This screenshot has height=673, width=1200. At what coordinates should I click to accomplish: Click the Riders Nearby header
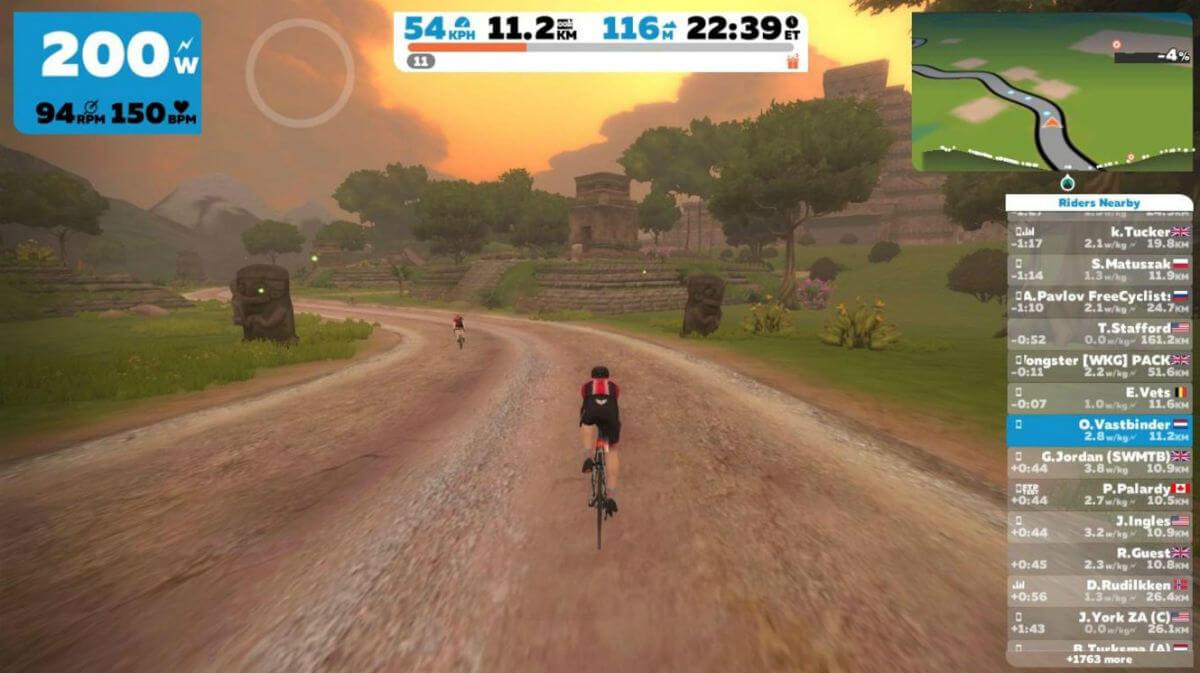point(1099,203)
